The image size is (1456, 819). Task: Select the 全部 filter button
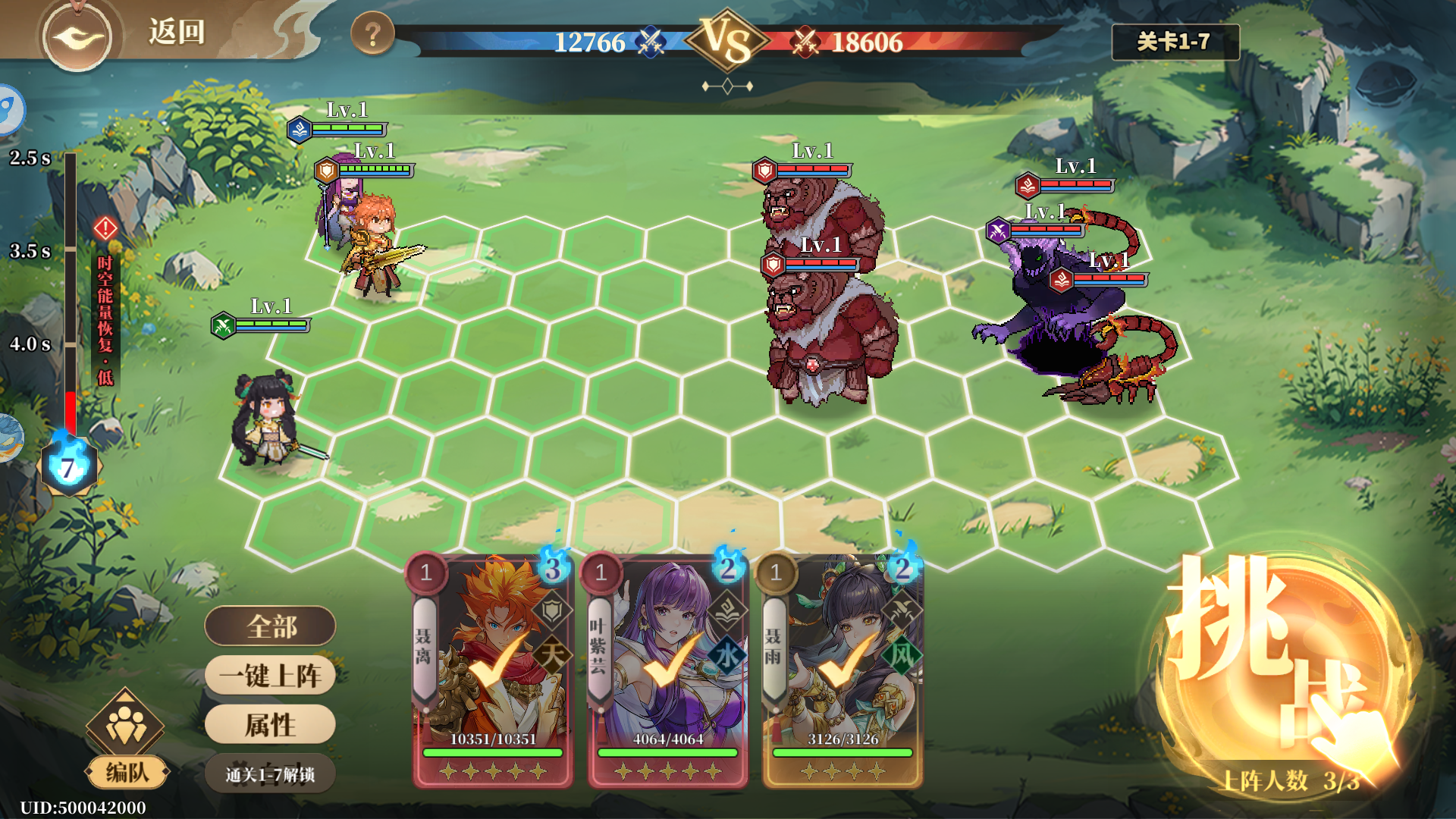(270, 626)
